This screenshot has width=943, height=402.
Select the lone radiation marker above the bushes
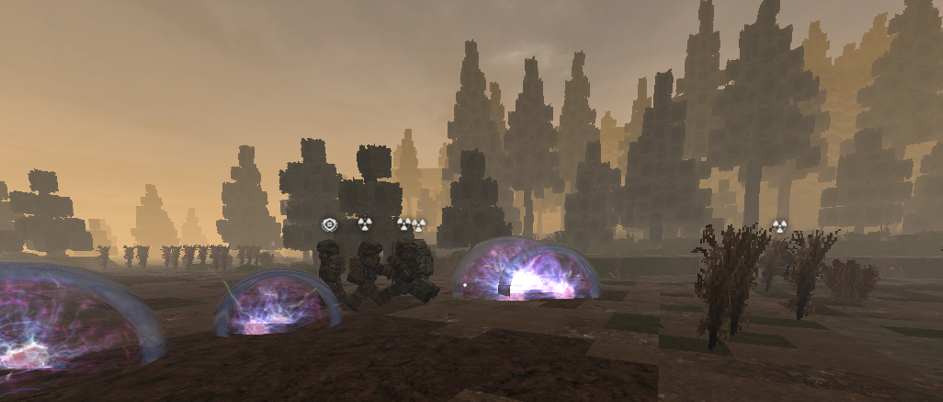point(780,227)
